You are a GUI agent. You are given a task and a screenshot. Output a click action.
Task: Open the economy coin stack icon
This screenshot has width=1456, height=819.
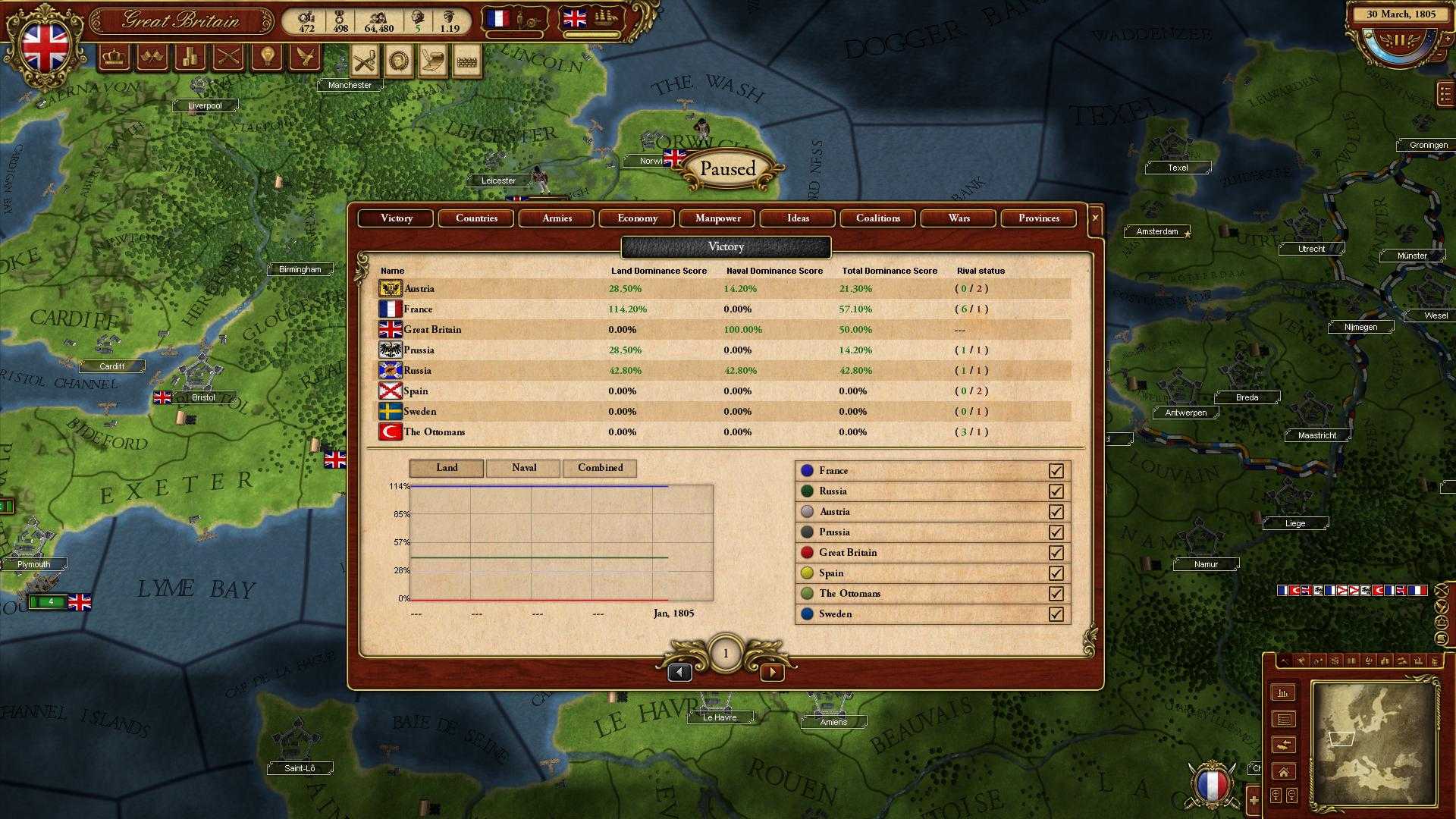[x=190, y=58]
